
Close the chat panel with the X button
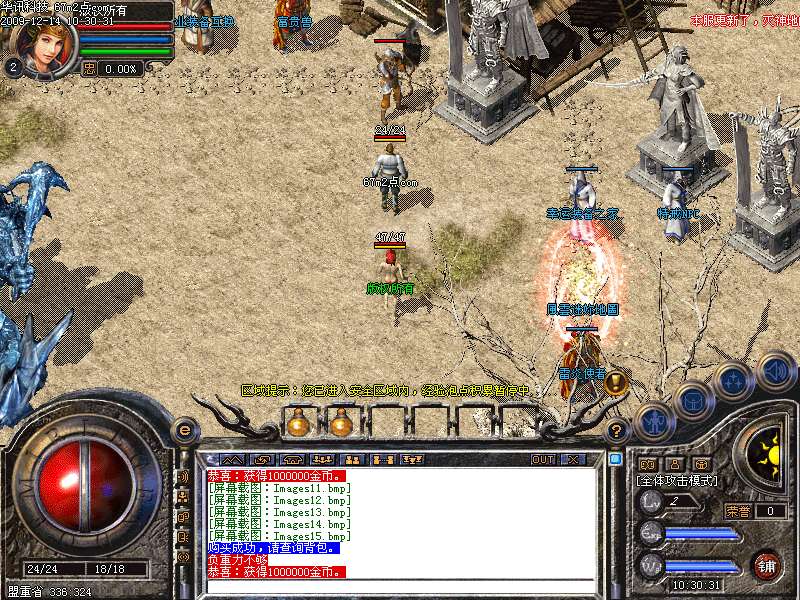coord(574,460)
